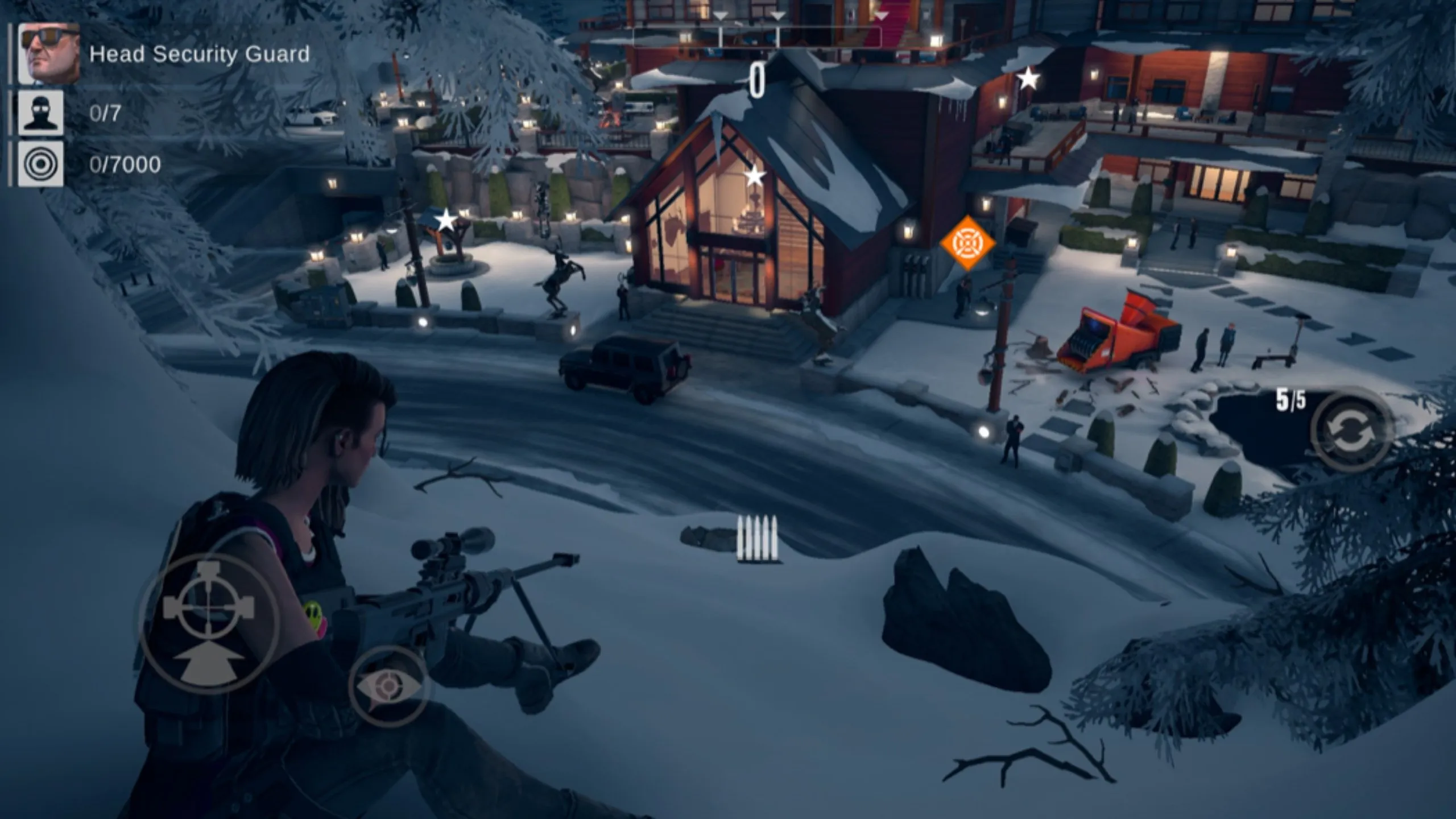Select the star marker on the chalet's glass front

pos(755,176)
